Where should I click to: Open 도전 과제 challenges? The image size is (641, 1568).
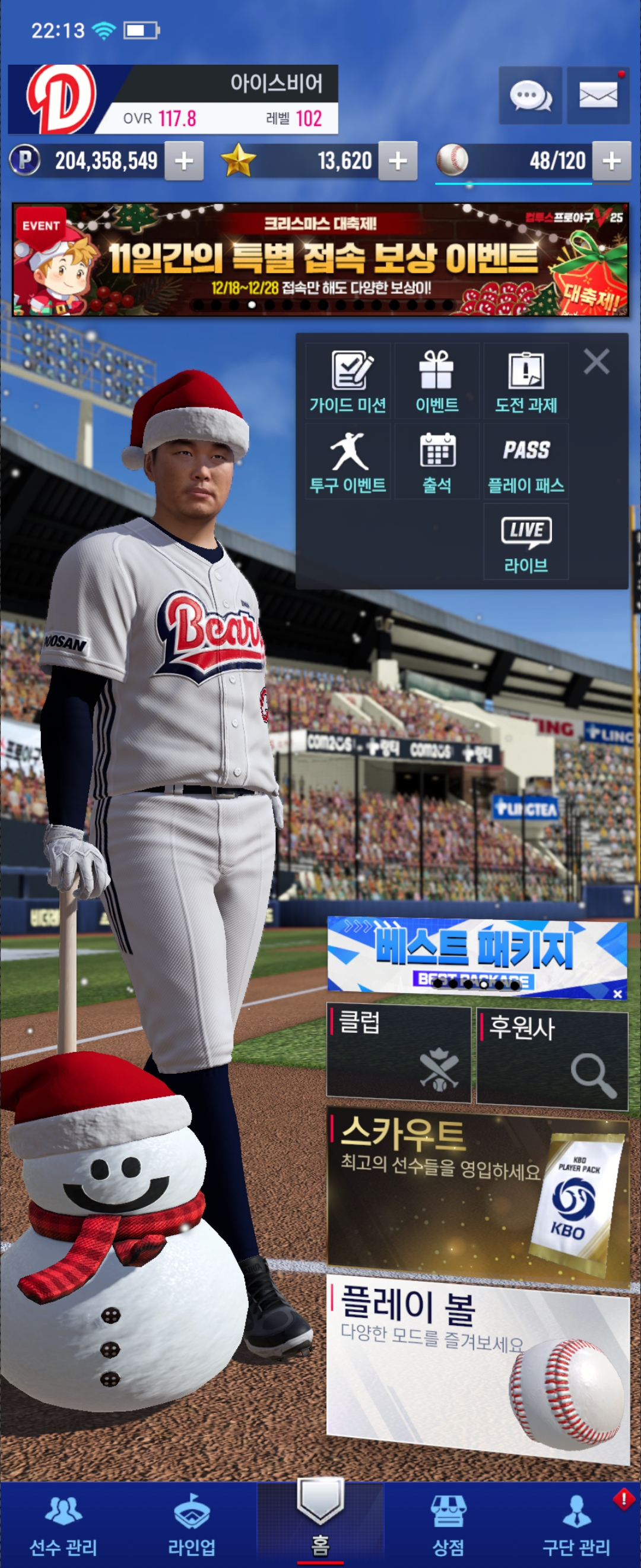point(526,381)
